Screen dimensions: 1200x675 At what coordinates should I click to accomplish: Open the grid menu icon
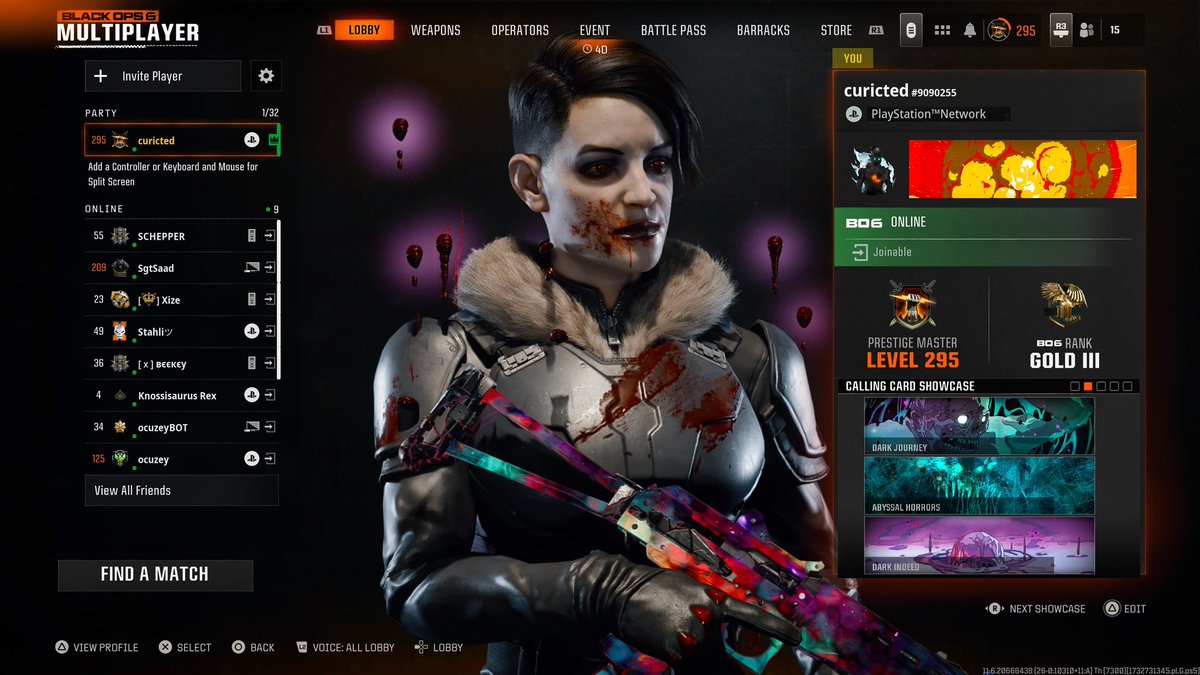pos(941,30)
